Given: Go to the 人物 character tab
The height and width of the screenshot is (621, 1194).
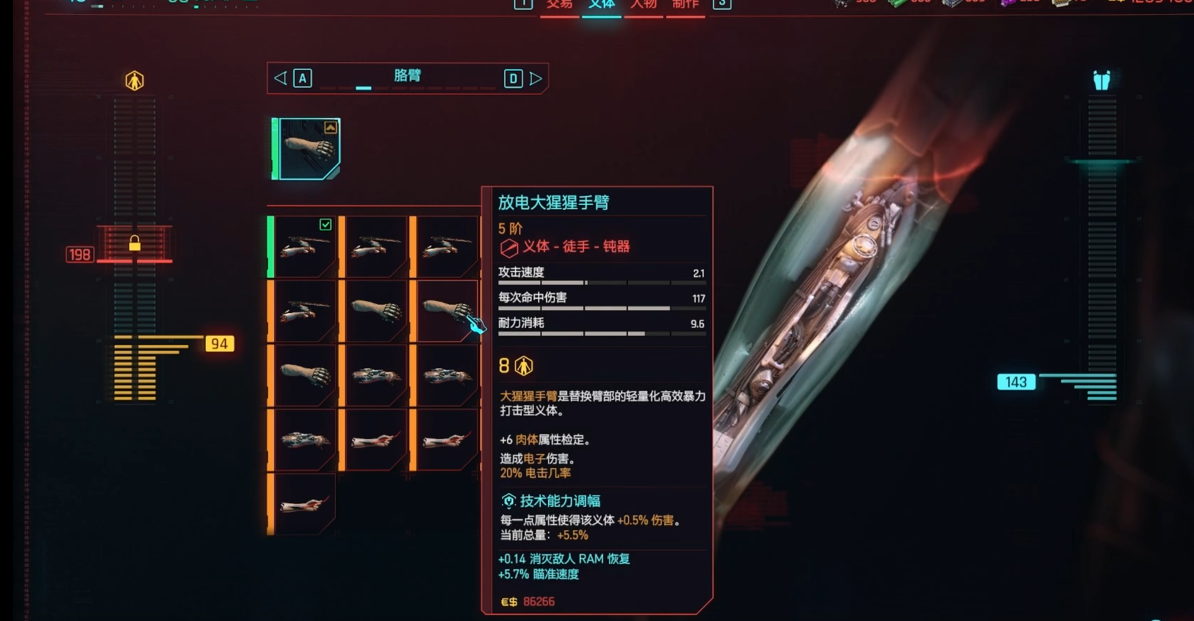Looking at the screenshot, I should [x=643, y=5].
